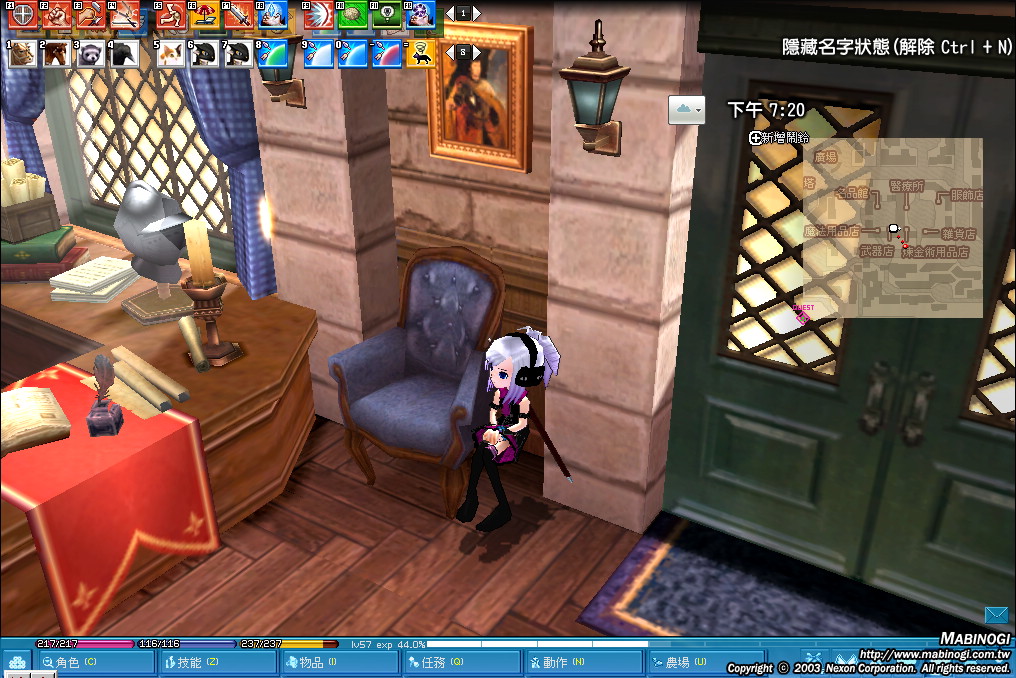Open the mail envelope icon
This screenshot has height=678, width=1016.
coord(996,615)
